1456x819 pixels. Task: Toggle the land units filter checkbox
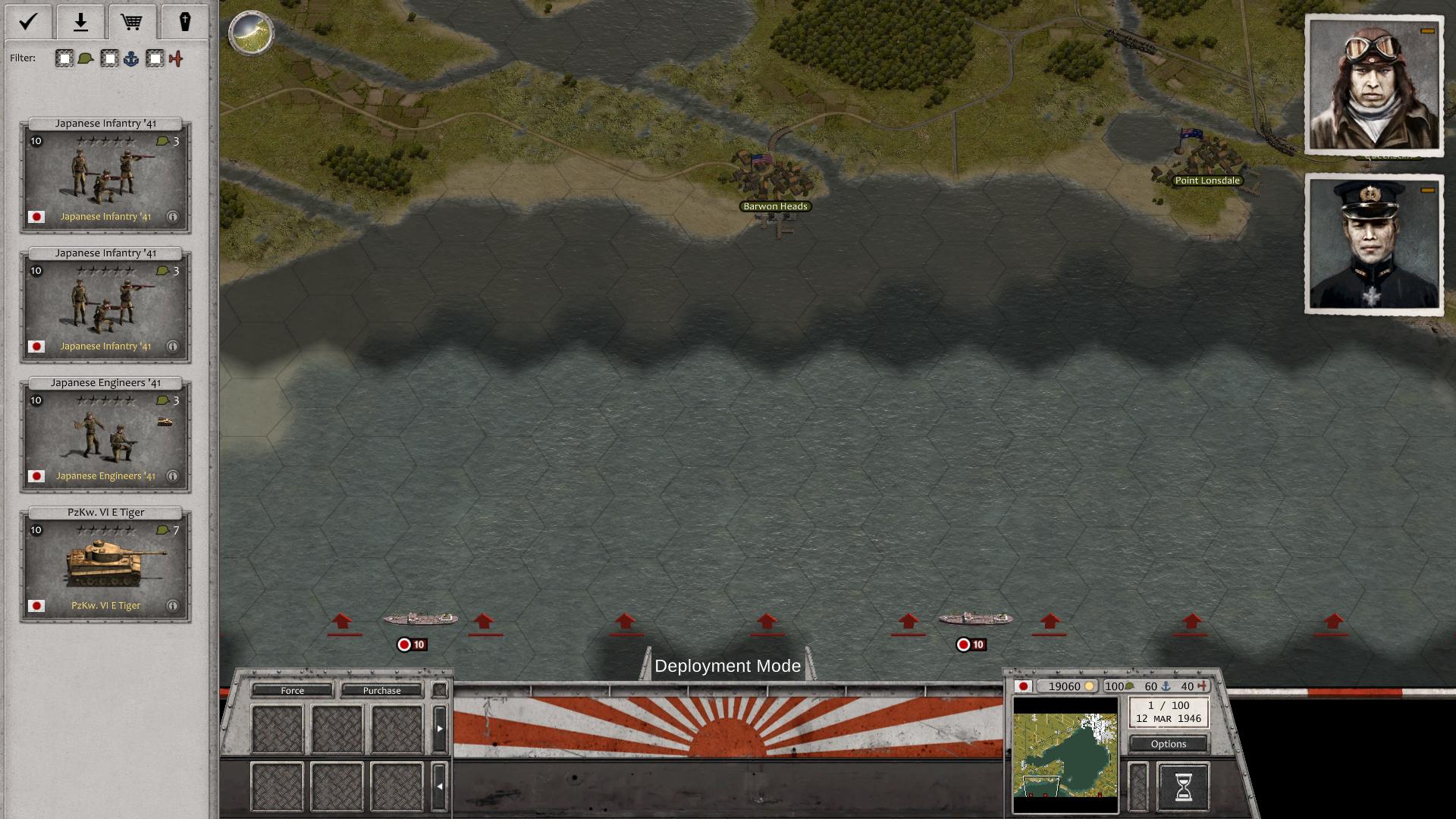pos(64,59)
